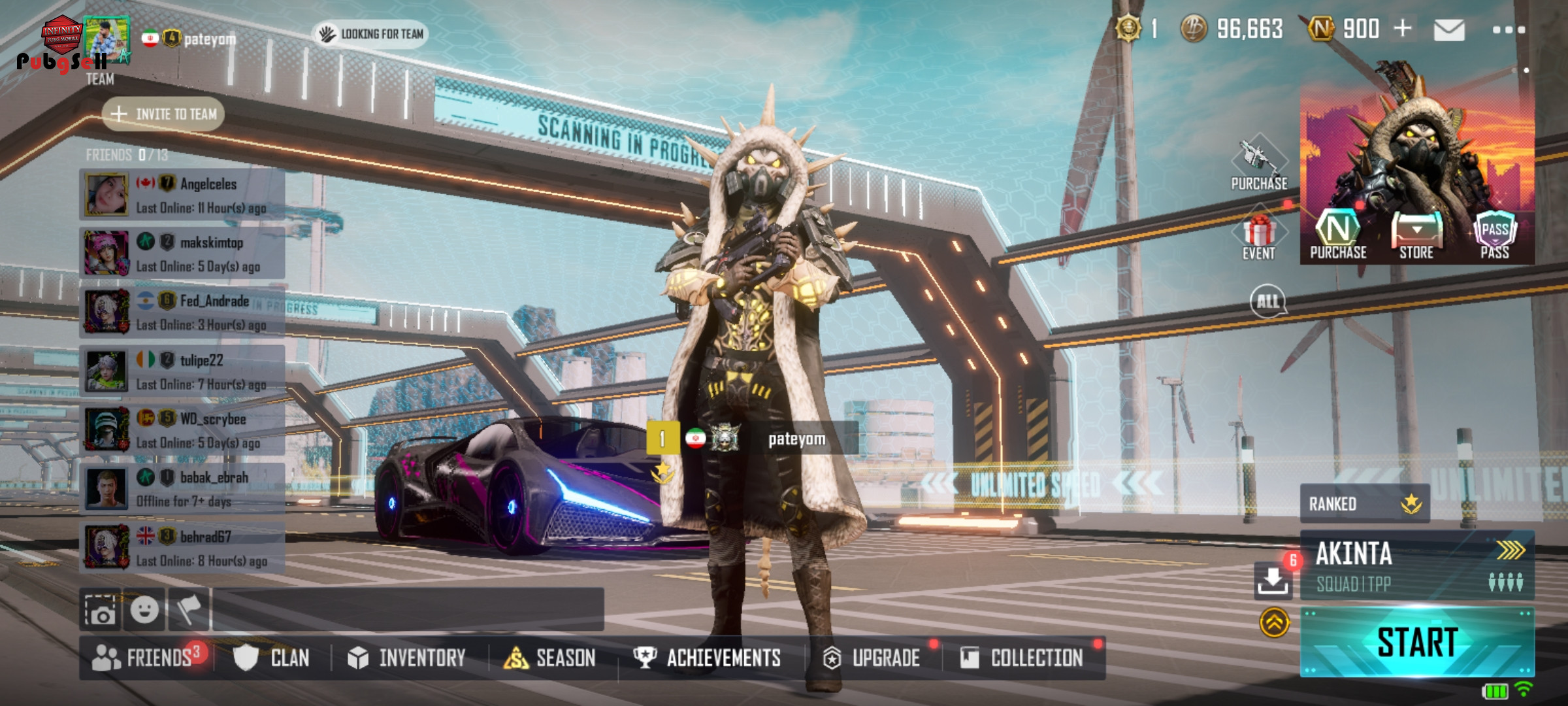This screenshot has width=1568, height=706.
Task: Select friend Angelceles in the friends list
Action: 183,195
